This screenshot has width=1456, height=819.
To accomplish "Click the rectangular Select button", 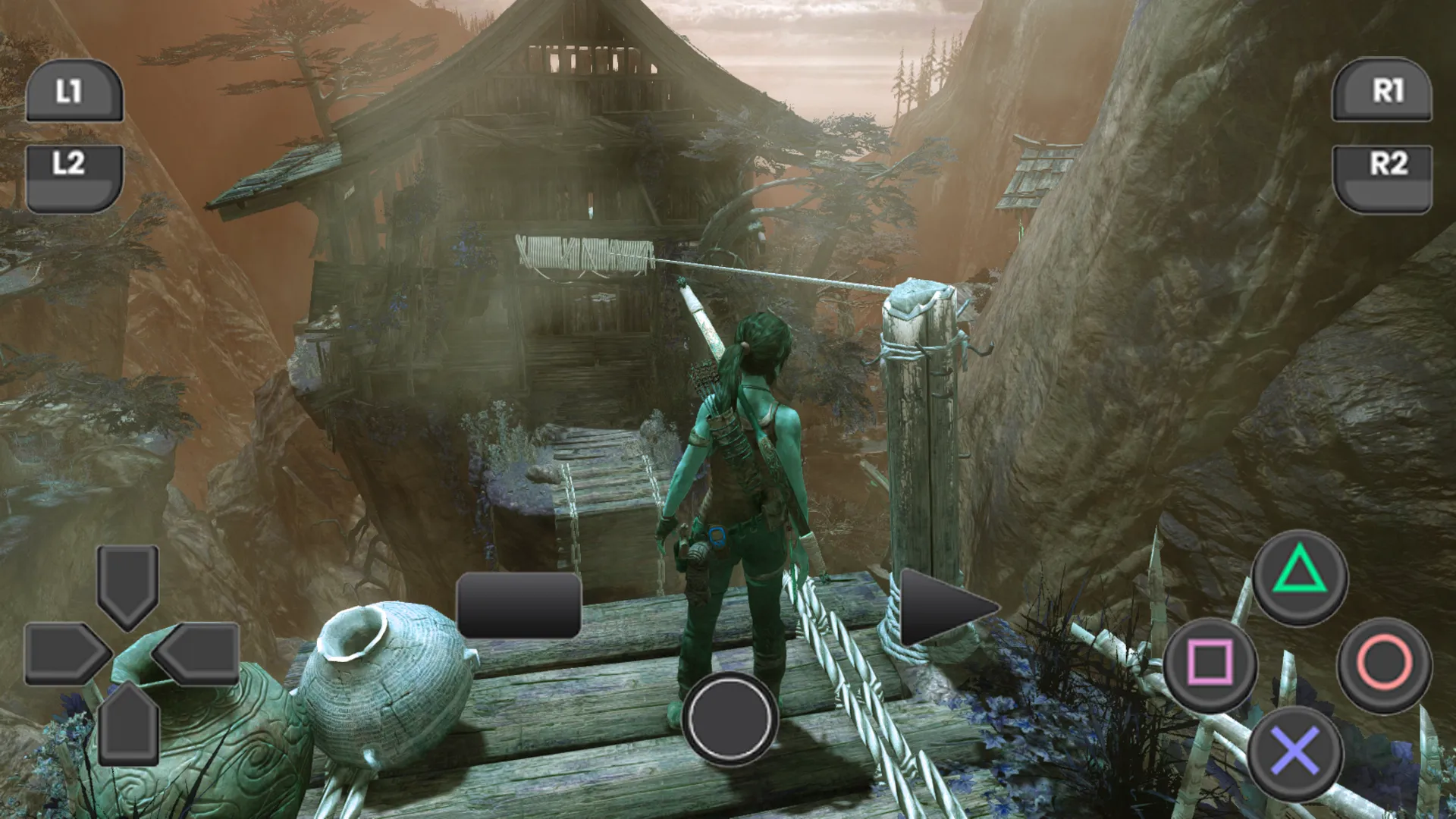I will coord(519,605).
